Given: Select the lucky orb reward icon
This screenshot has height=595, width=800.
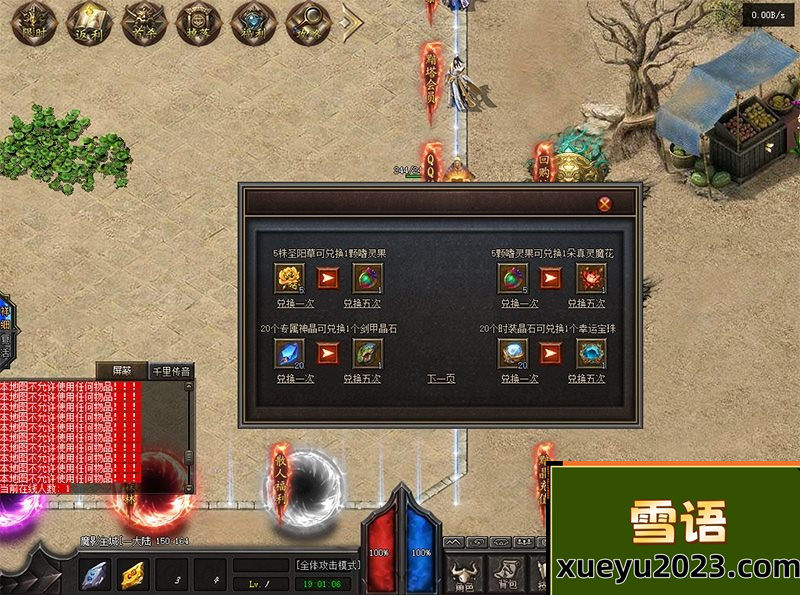Looking at the screenshot, I should coord(591,352).
